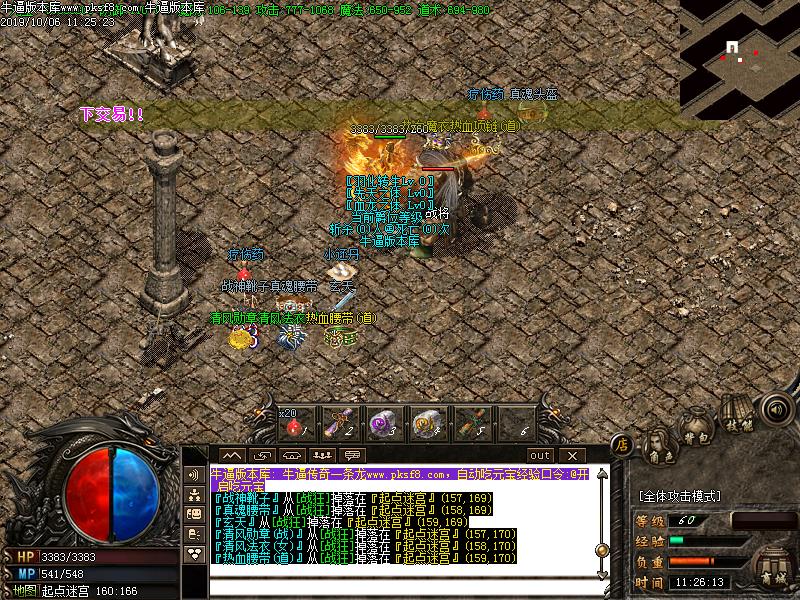The image size is (800, 600).
Task: Click the chat window's 'out' button
Action: [541, 456]
